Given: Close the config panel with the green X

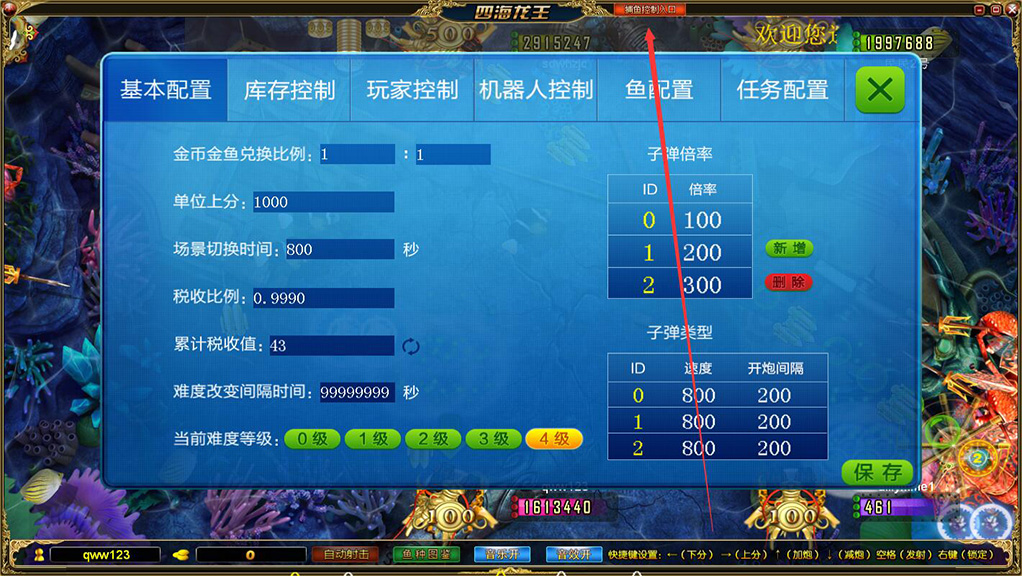Looking at the screenshot, I should [x=880, y=90].
